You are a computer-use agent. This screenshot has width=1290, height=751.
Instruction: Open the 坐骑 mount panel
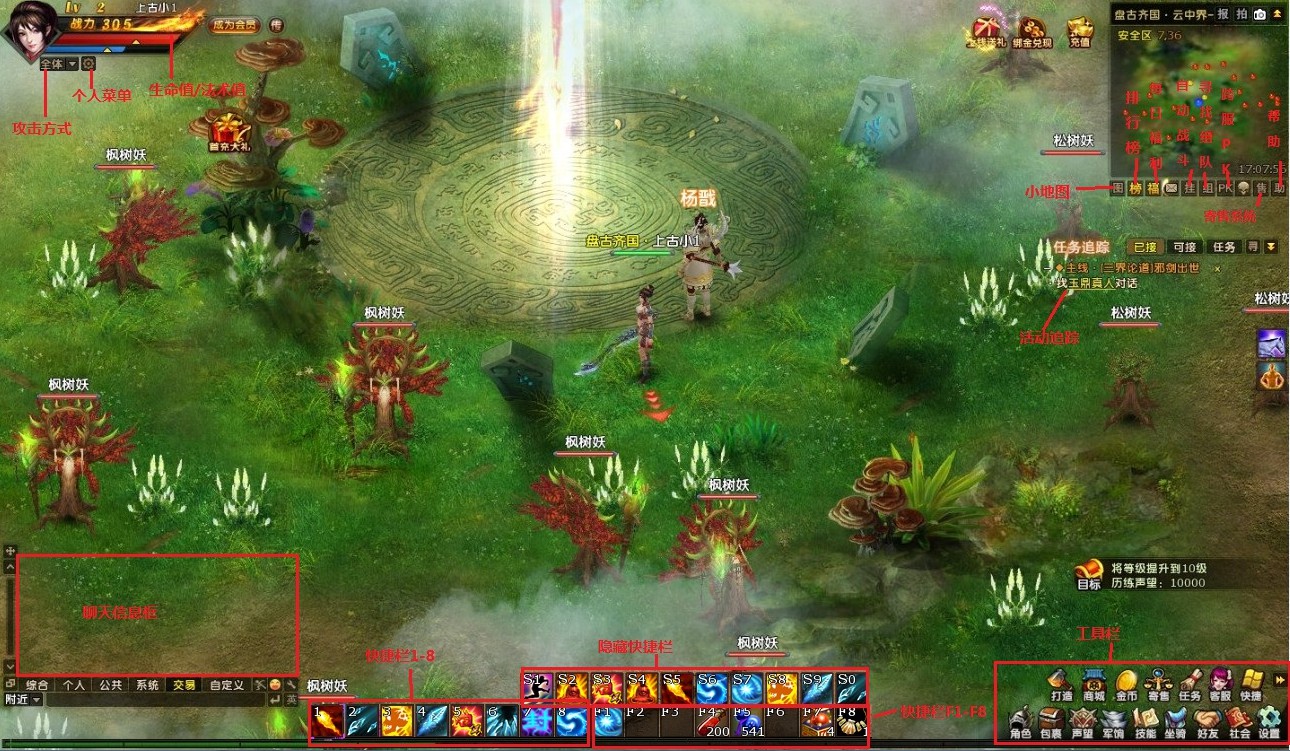(1176, 721)
